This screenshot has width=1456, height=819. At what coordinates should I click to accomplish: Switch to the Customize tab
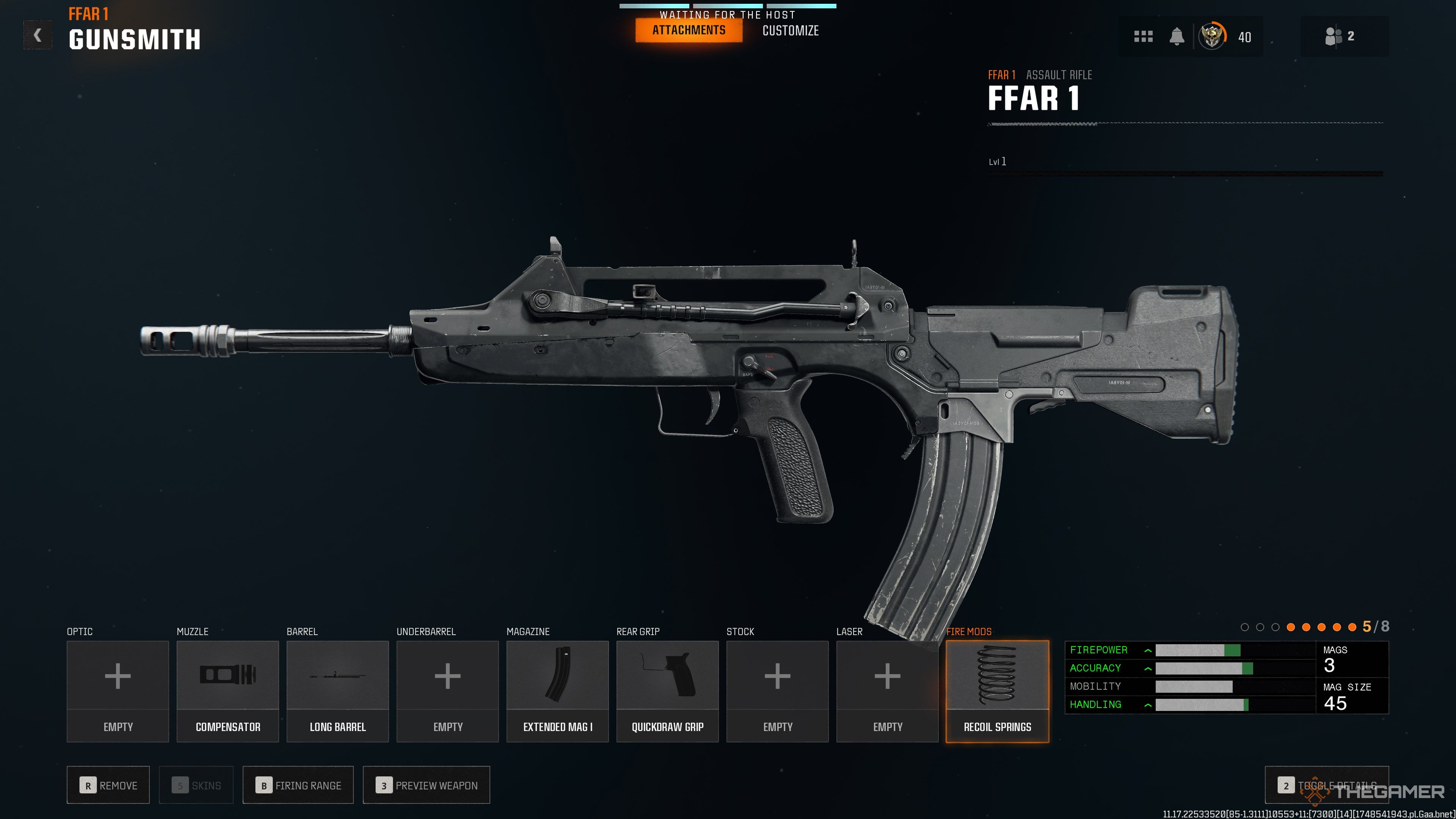pyautogui.click(x=790, y=31)
